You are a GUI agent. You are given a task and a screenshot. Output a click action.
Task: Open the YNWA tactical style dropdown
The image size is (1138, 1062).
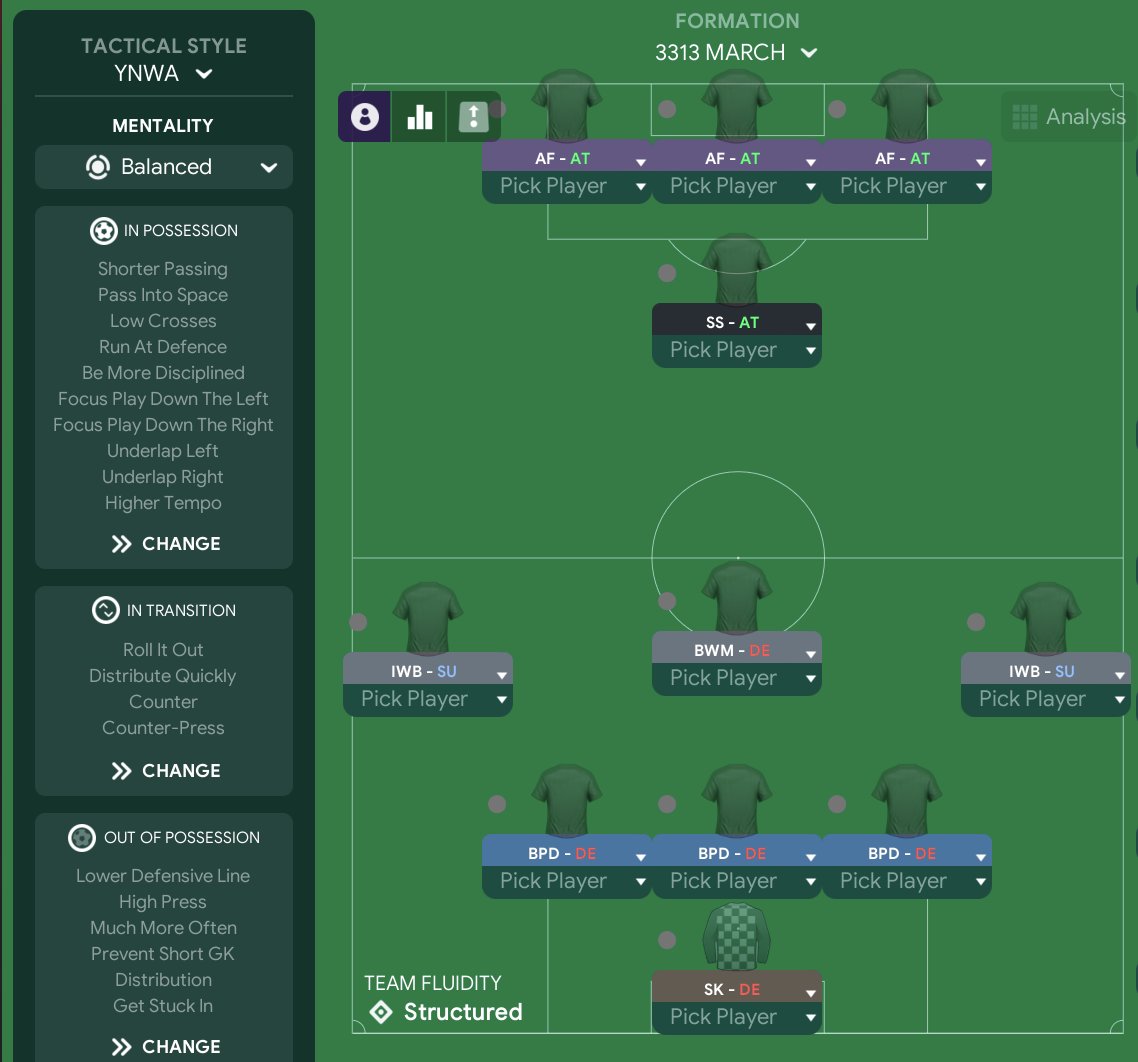tap(164, 73)
